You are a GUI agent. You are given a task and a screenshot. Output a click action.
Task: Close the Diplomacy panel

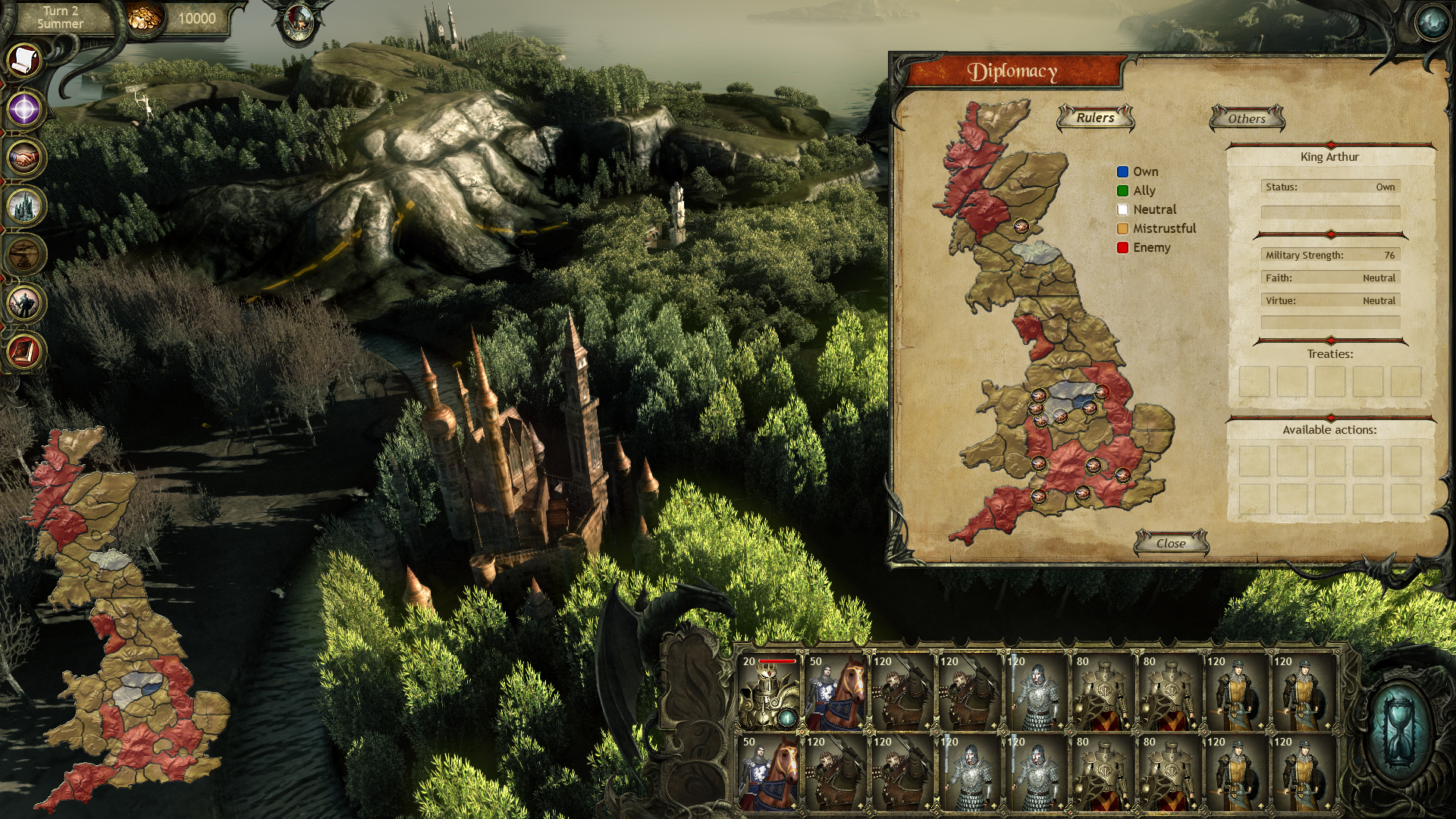[x=1171, y=543]
